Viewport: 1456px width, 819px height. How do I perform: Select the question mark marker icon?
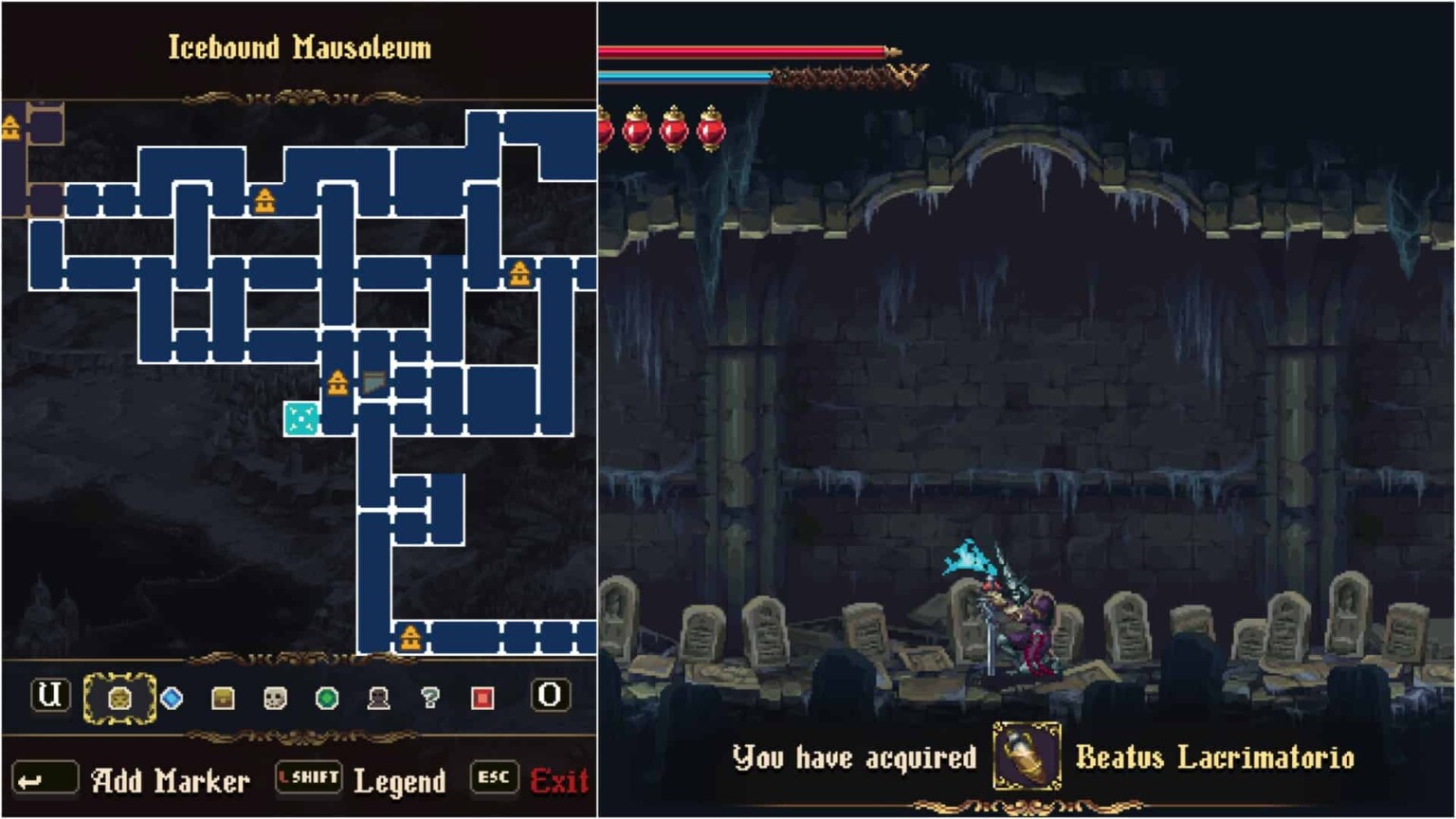click(x=431, y=698)
